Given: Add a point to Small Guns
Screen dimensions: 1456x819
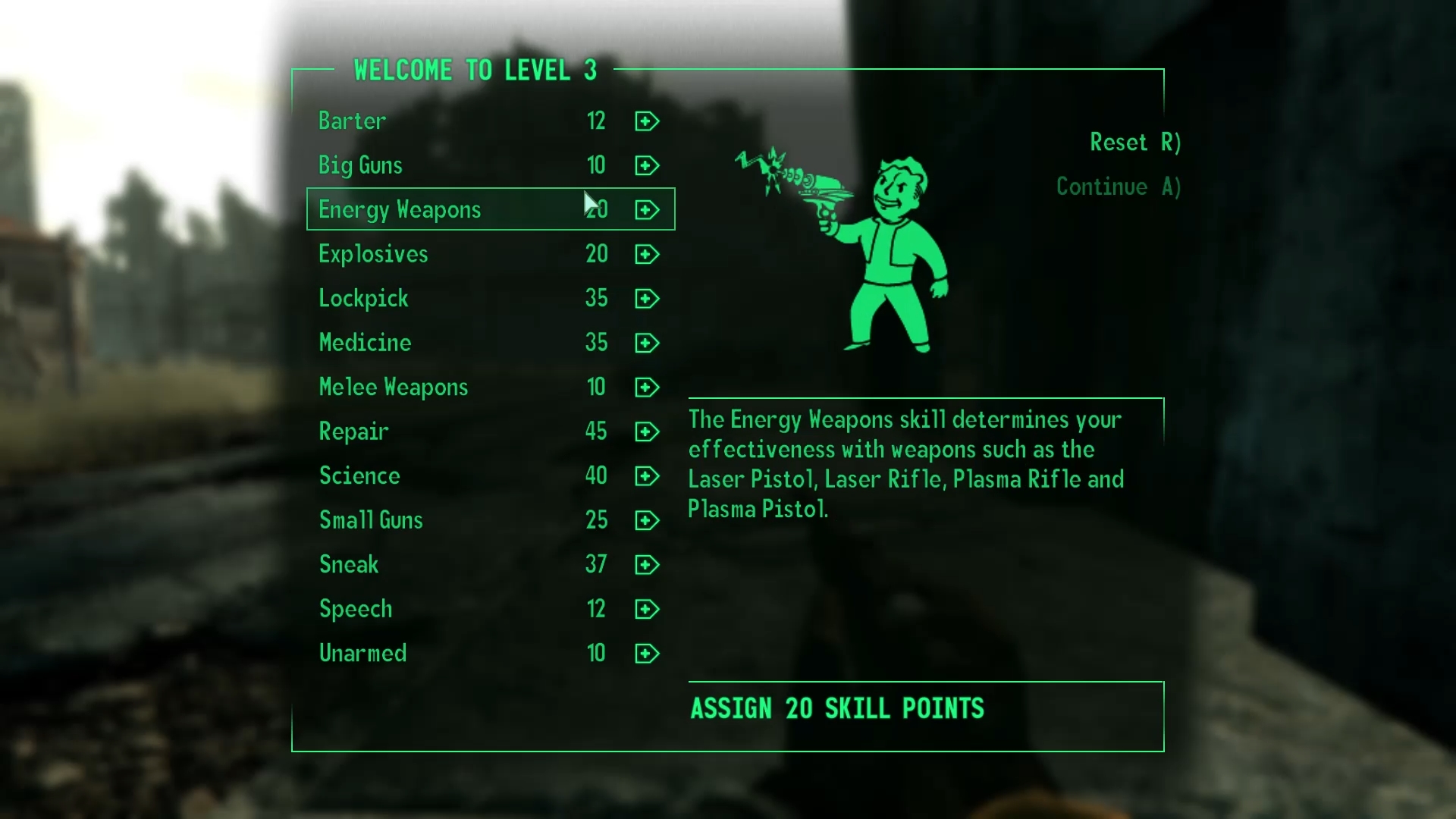Looking at the screenshot, I should (x=647, y=520).
